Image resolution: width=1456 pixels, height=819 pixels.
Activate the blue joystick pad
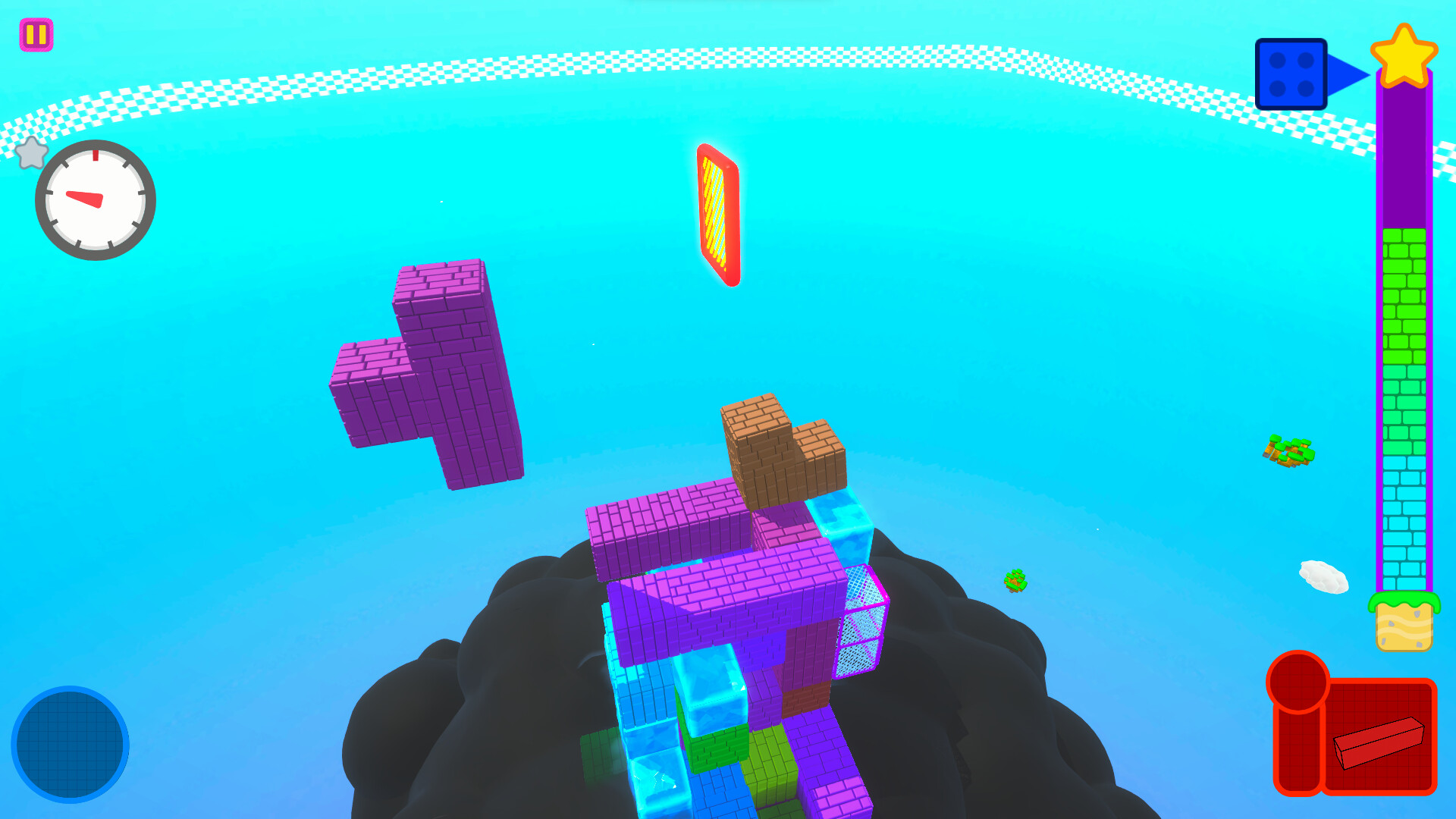pyautogui.click(x=72, y=745)
